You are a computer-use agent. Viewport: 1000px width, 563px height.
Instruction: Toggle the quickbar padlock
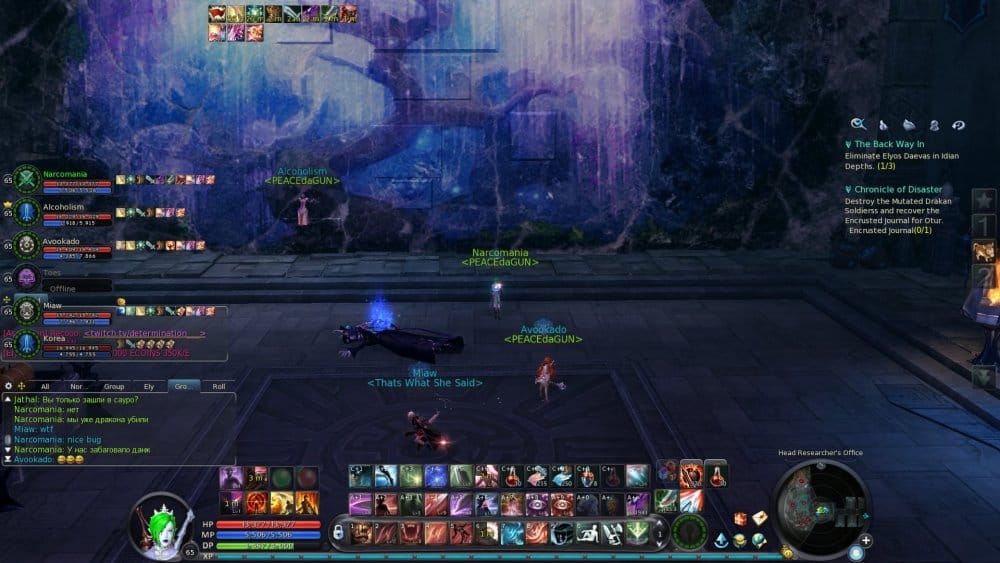click(339, 533)
